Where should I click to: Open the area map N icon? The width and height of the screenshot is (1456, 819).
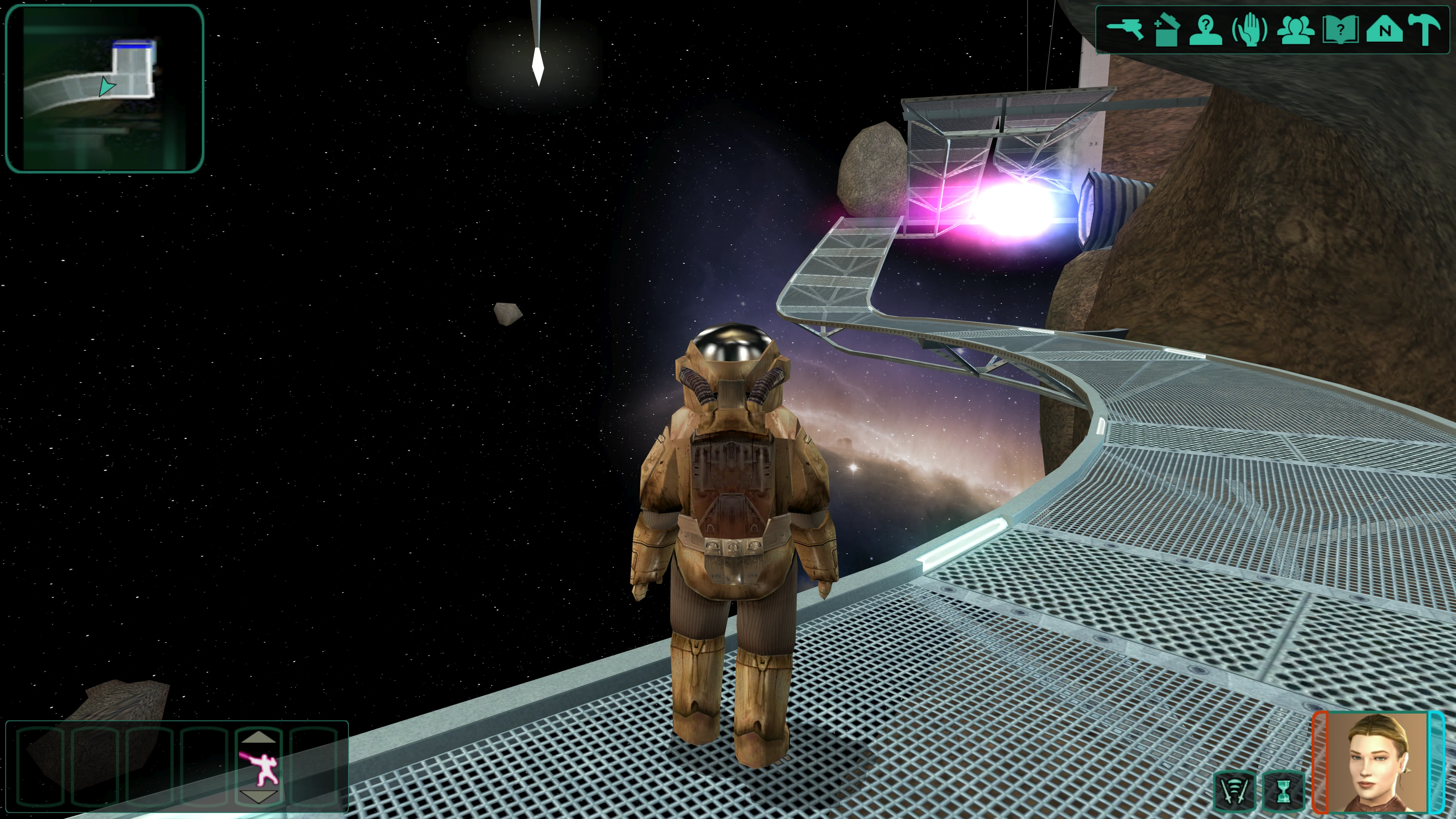(1384, 29)
